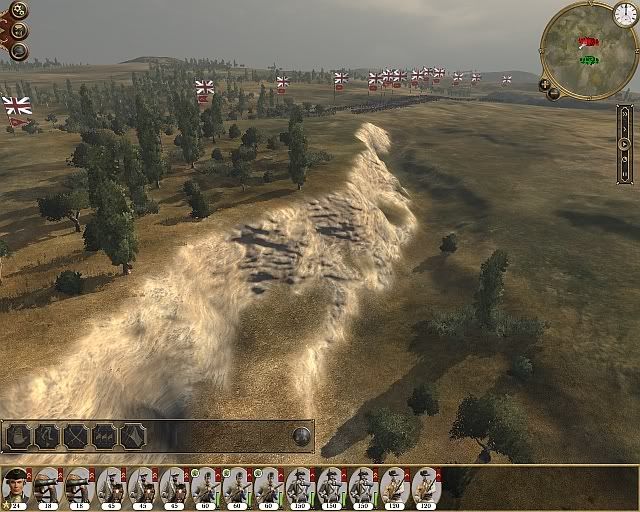Select the general's unit card with 24 men
The width and height of the screenshot is (640, 512).
[17, 486]
